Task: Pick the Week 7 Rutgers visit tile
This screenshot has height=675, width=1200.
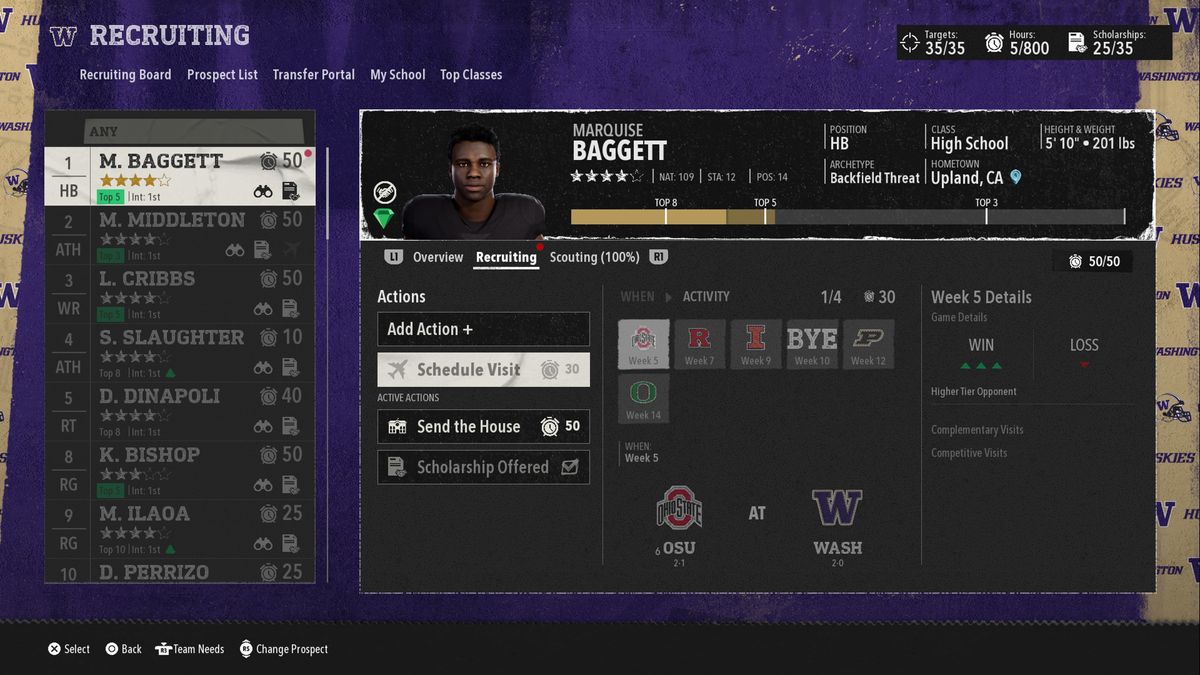Action: pos(699,344)
